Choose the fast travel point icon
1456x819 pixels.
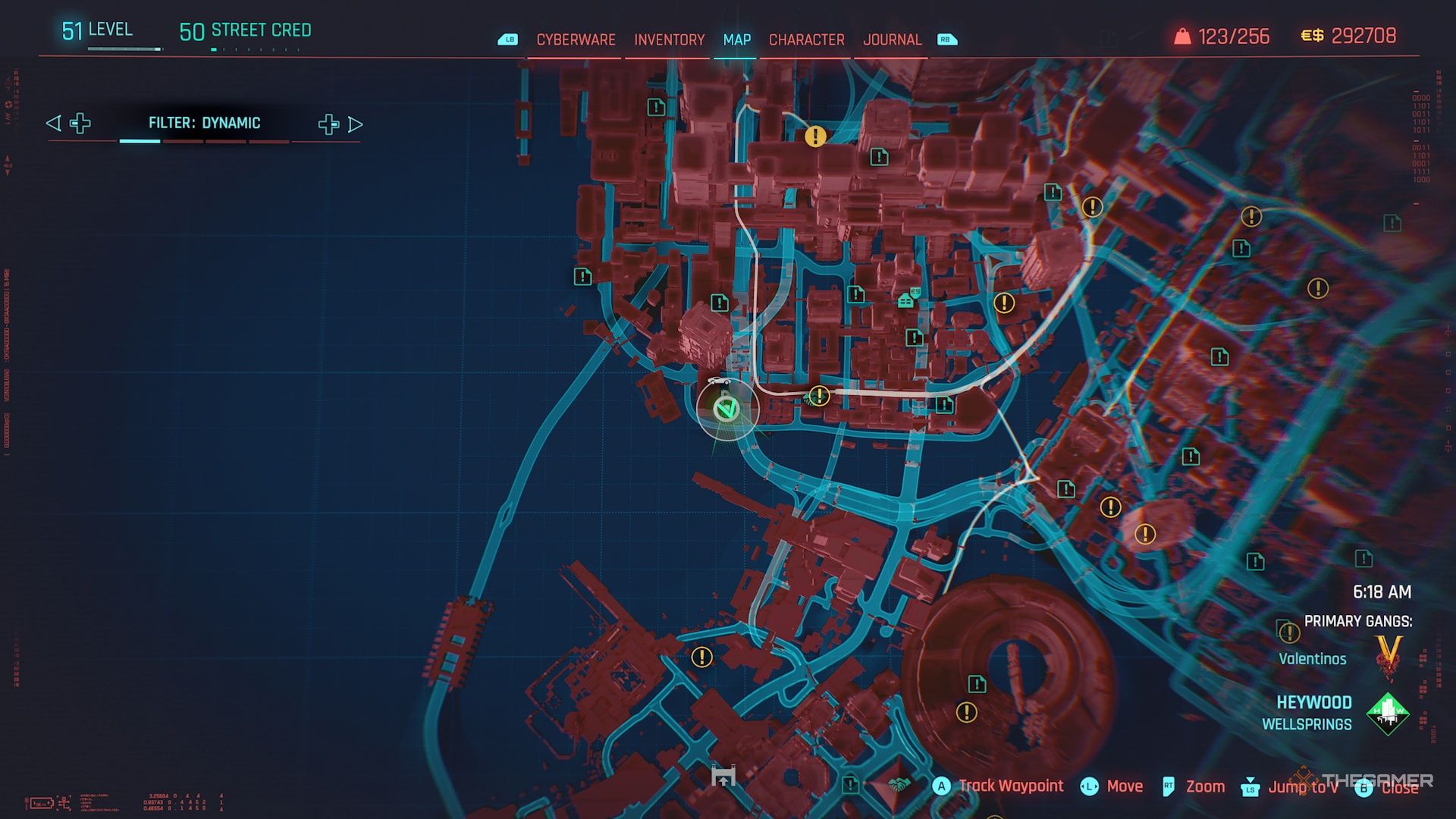point(723,776)
